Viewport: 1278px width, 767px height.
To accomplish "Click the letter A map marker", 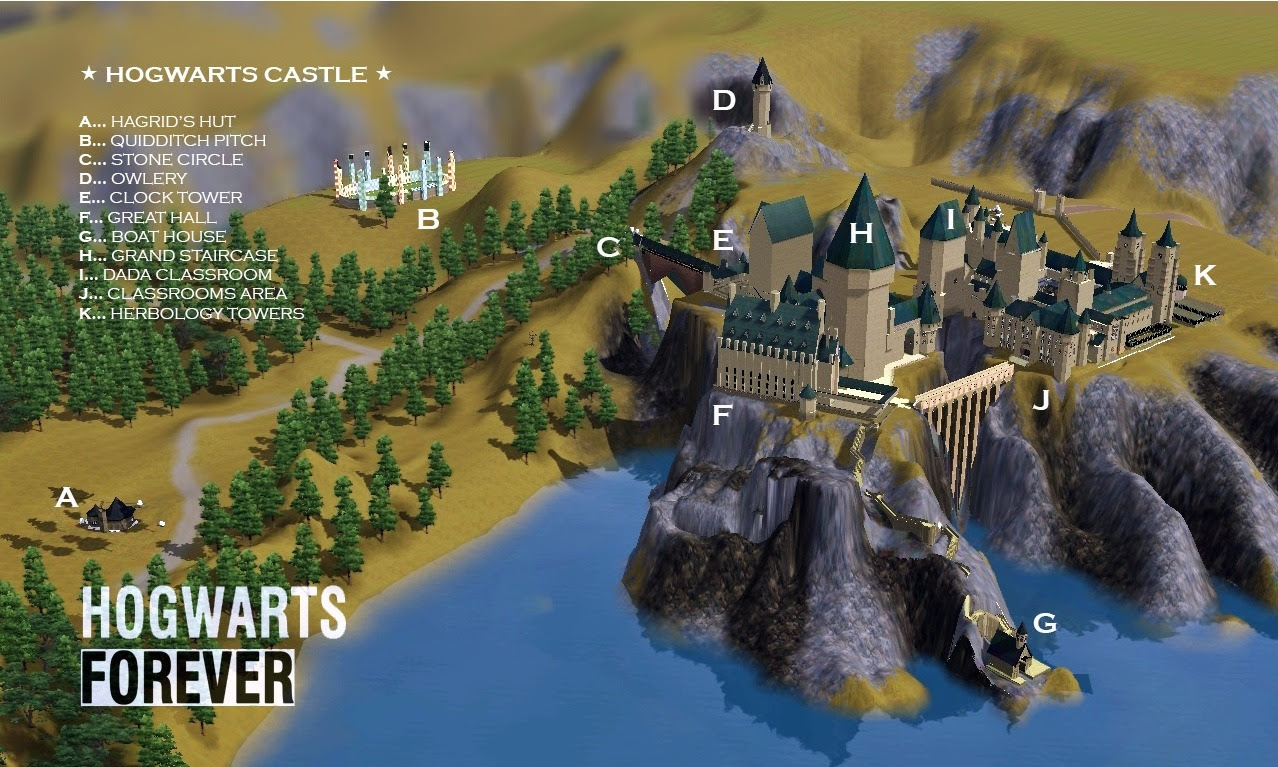I will [66, 497].
